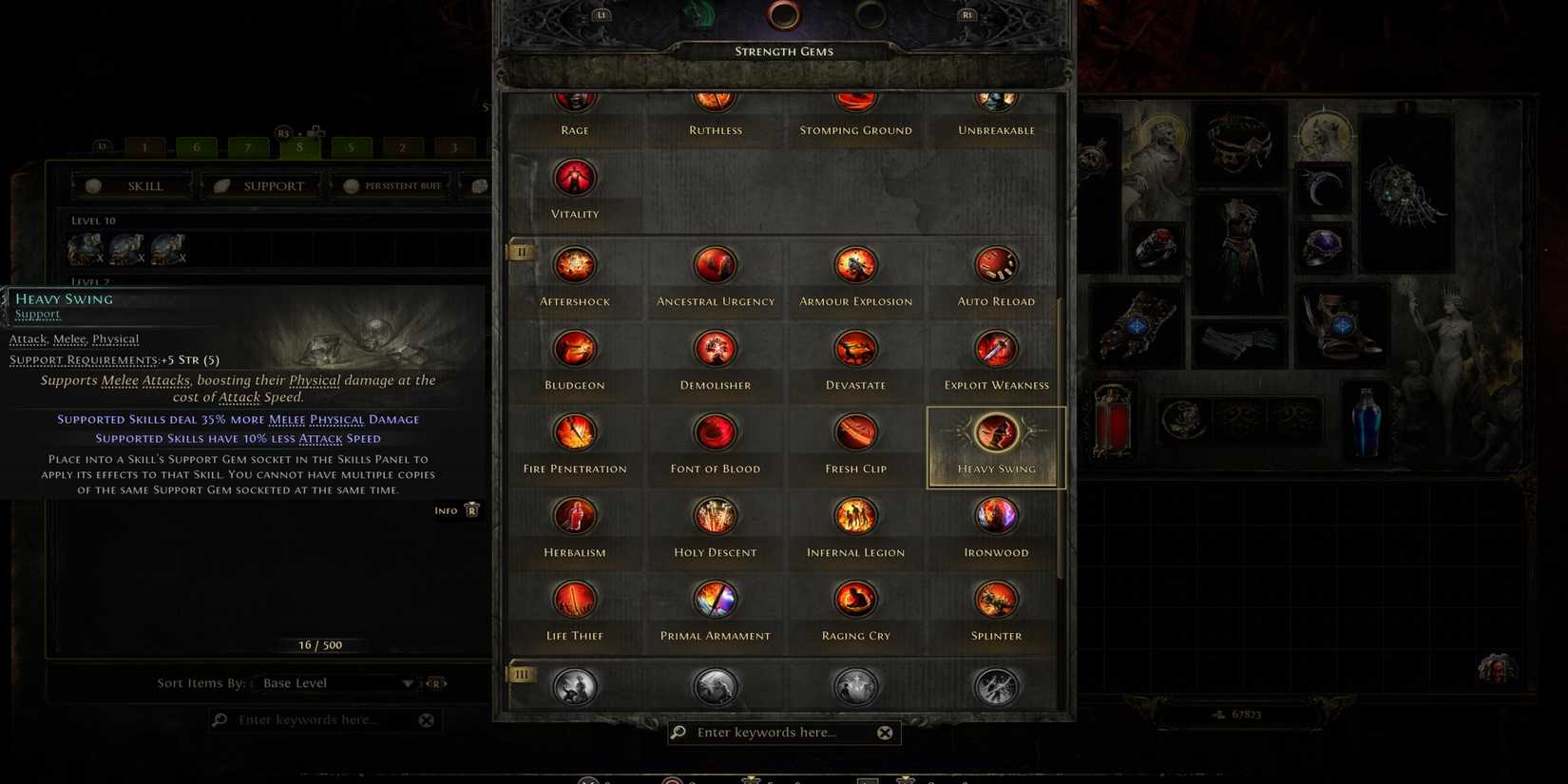Pick the Primal Armament gem icon
Image resolution: width=1568 pixels, height=784 pixels.
[x=715, y=600]
